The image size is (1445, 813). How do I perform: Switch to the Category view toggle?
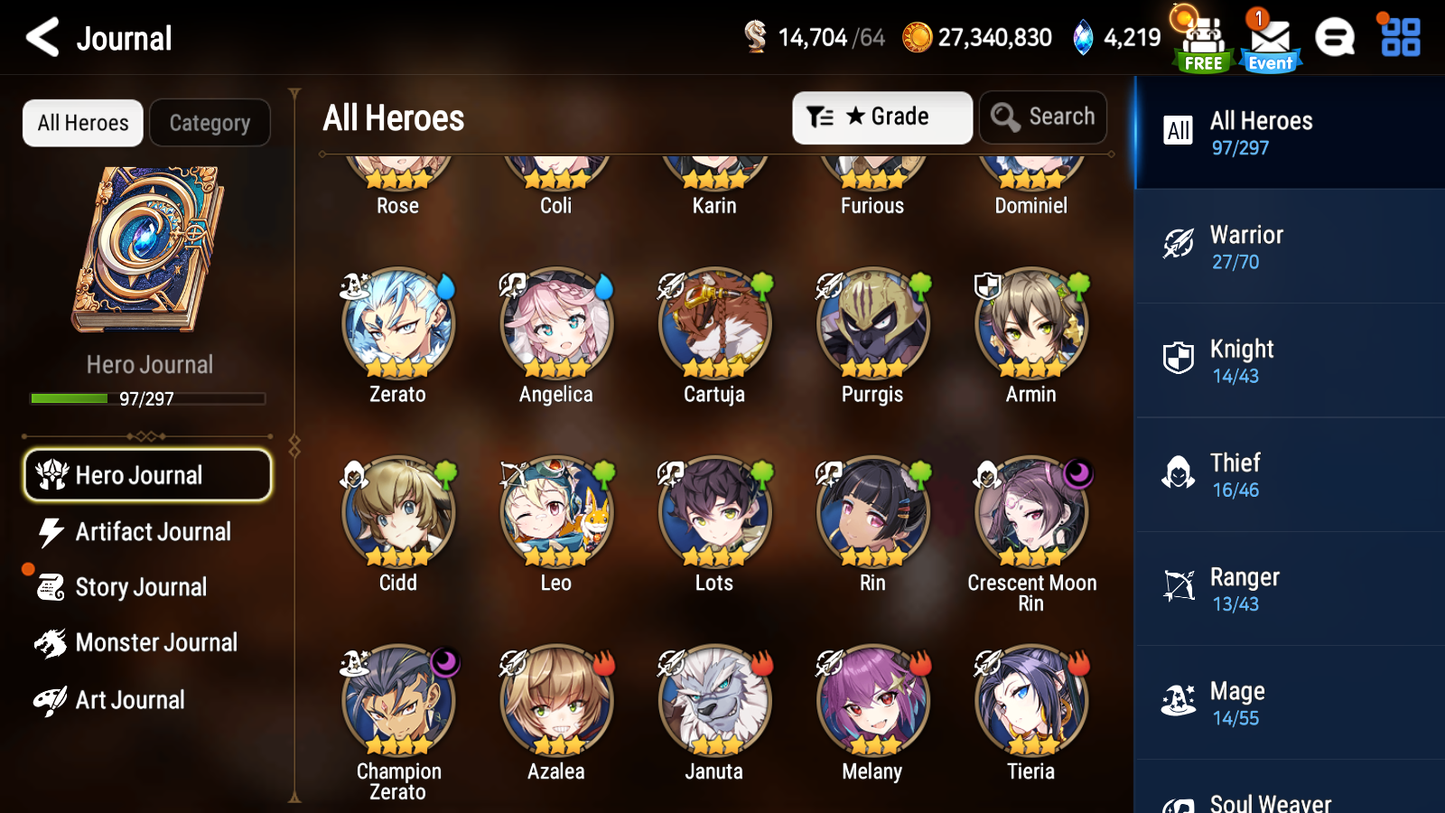(210, 122)
